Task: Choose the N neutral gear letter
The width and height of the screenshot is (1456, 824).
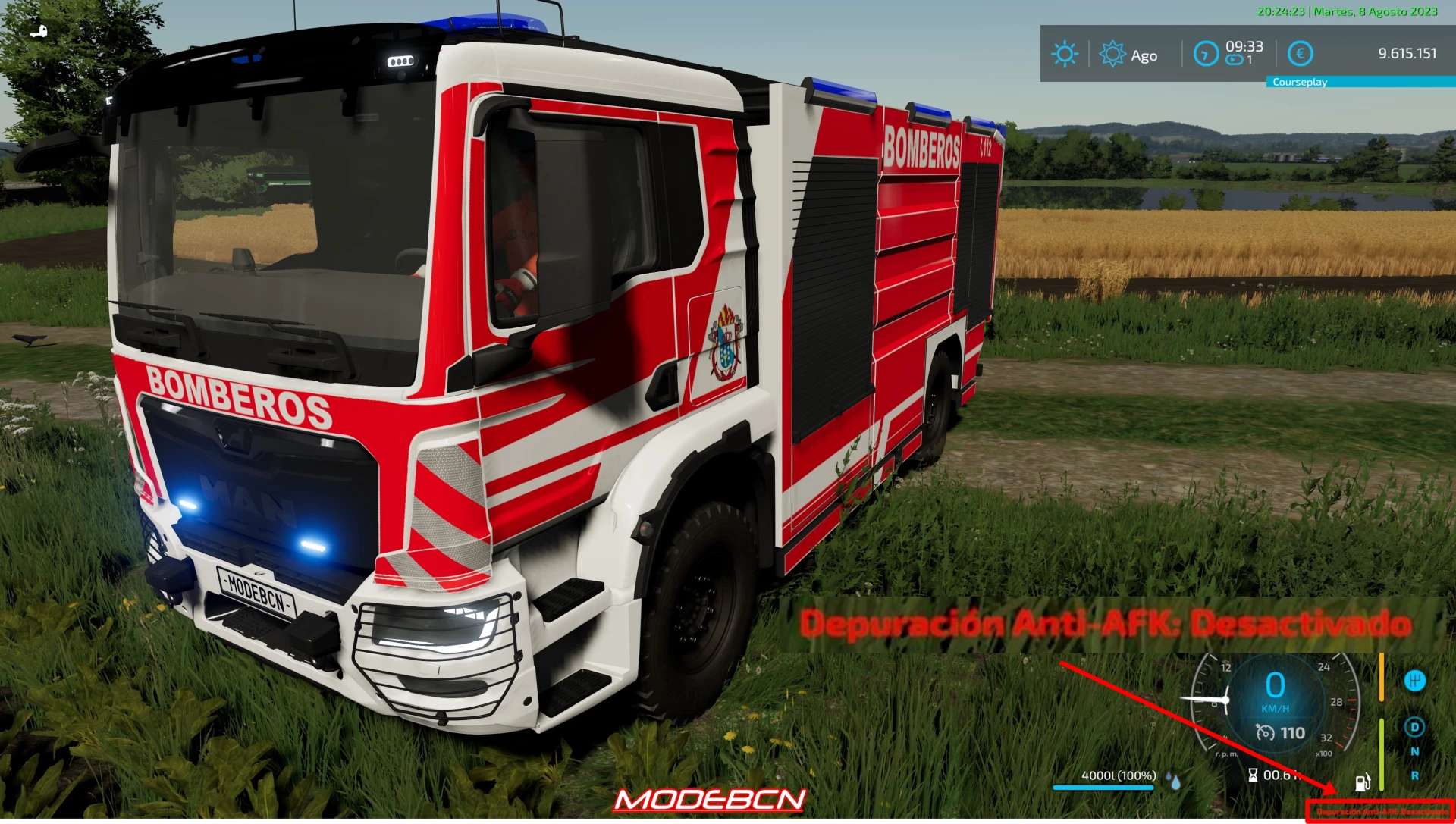Action: click(x=1414, y=752)
